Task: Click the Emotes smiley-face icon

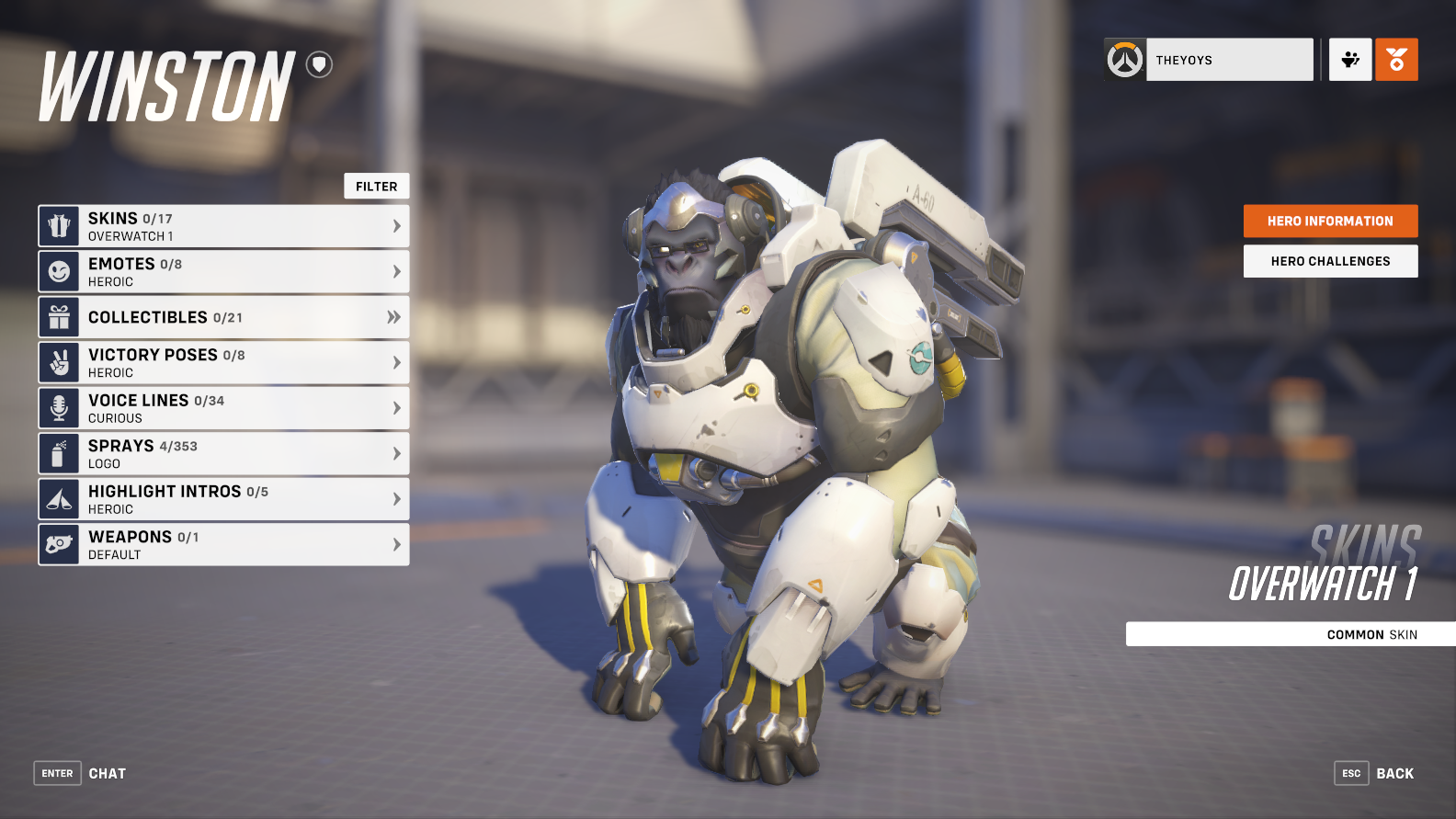Action: (59, 271)
